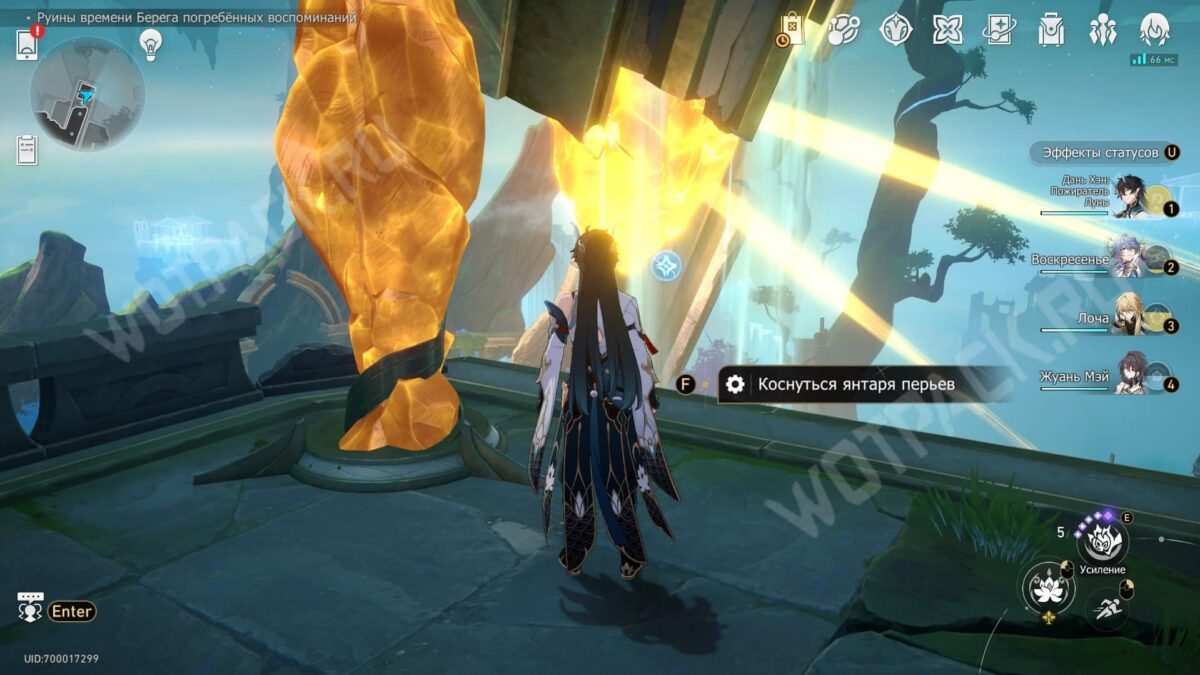Open the circular minimap
The height and width of the screenshot is (675, 1200).
(87, 95)
